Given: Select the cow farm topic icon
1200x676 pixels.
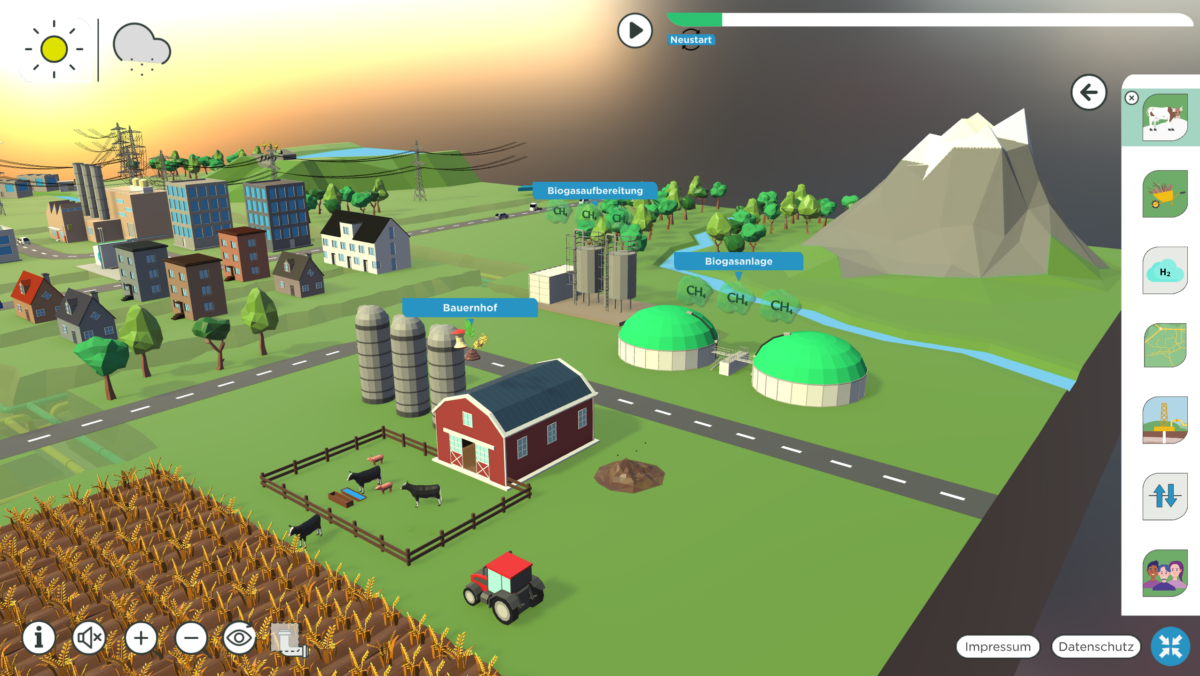Looking at the screenshot, I should [x=1164, y=117].
